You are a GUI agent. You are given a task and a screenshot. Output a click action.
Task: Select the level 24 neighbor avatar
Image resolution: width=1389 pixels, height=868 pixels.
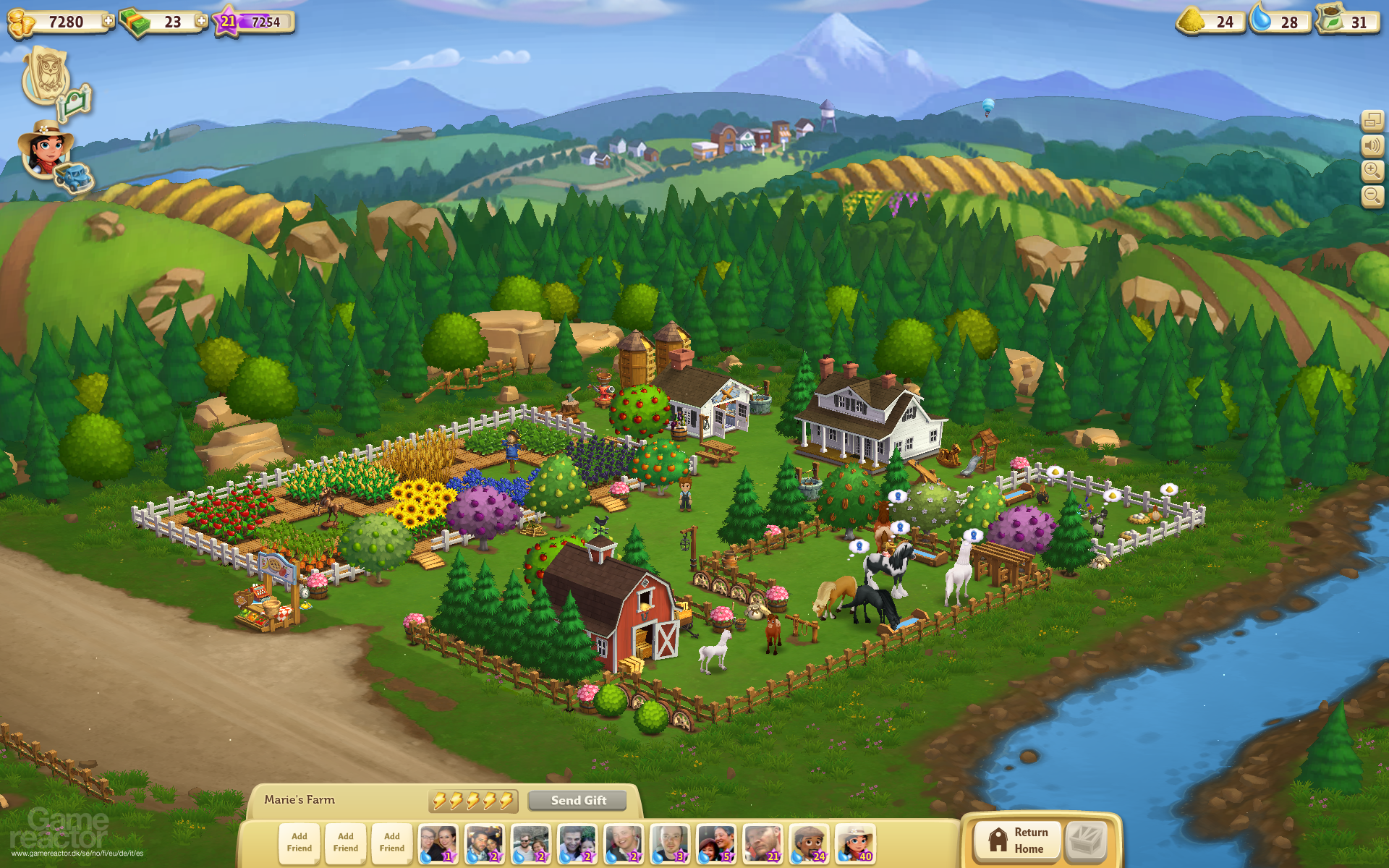pos(809,843)
